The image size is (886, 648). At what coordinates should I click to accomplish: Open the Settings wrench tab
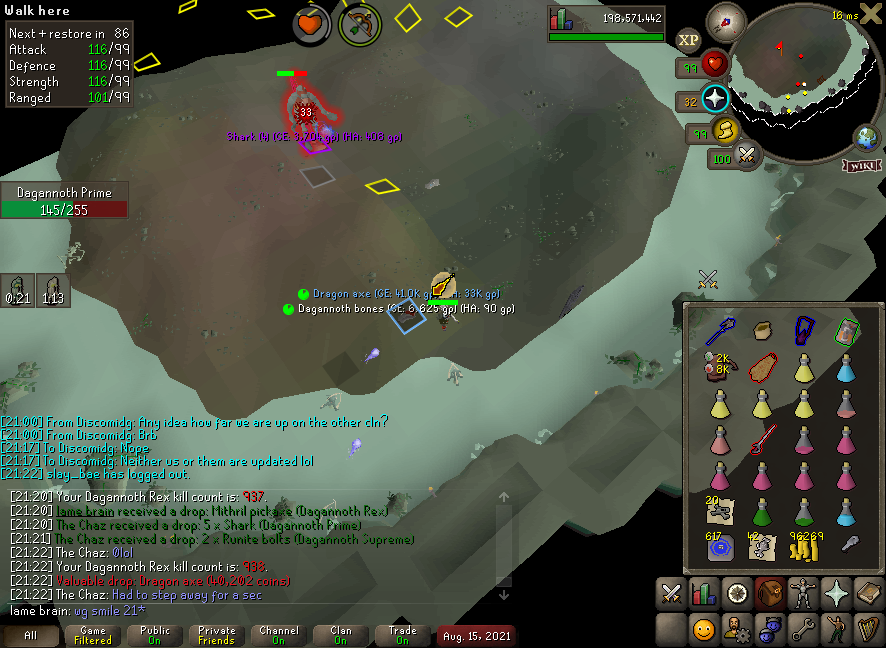tap(802, 630)
